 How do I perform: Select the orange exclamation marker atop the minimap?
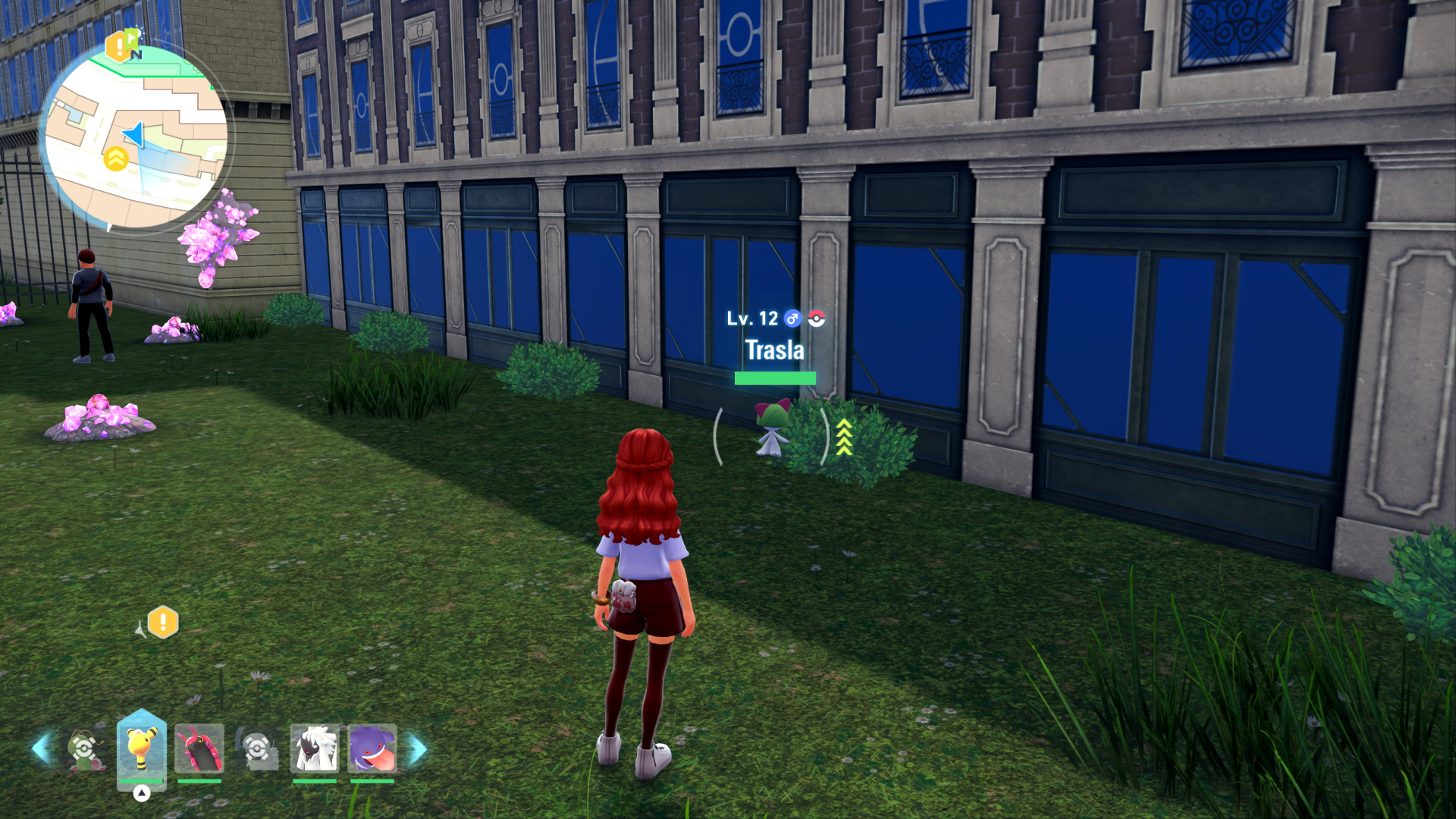pos(119,47)
